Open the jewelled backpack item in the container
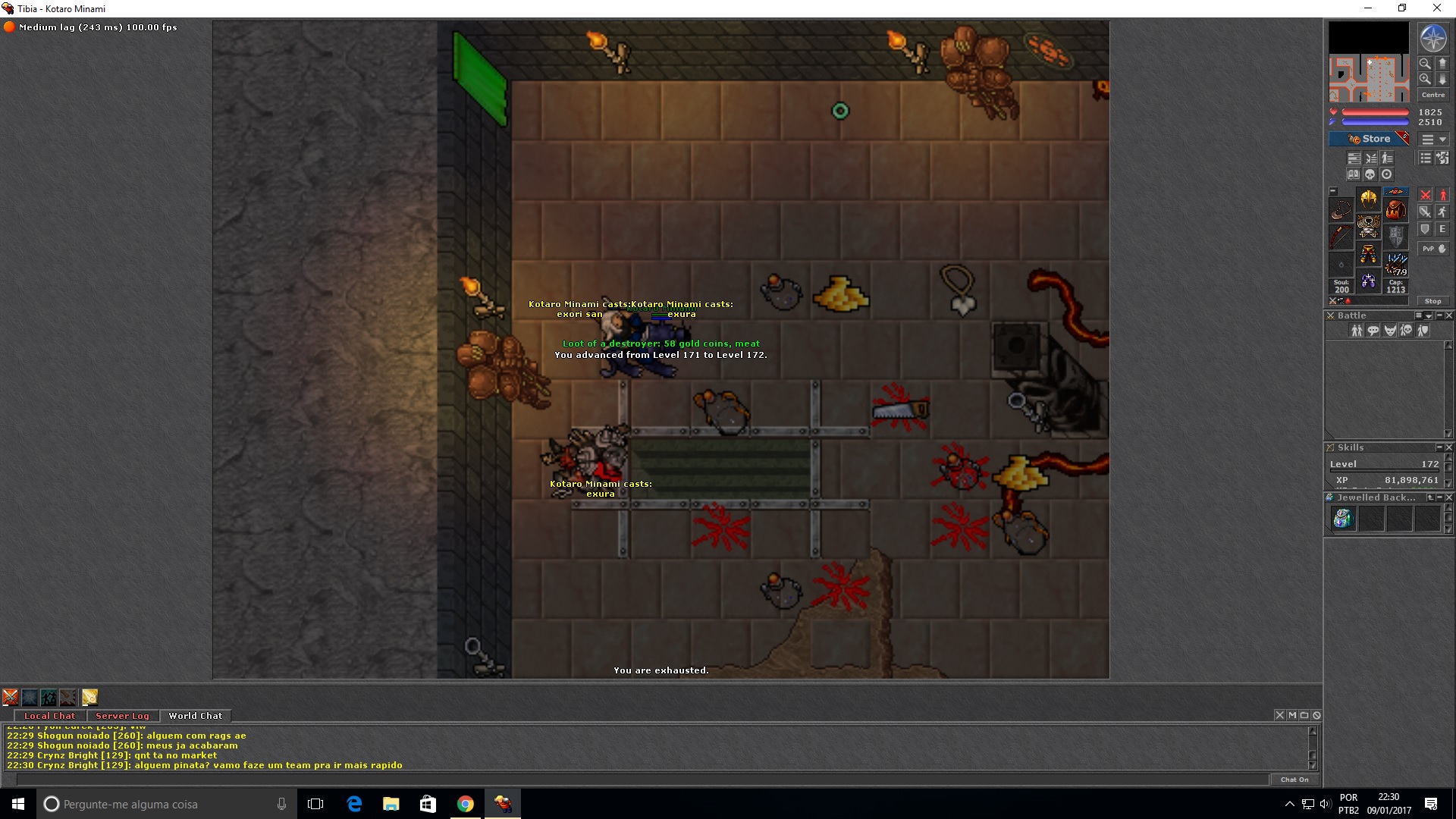This screenshot has height=819, width=1456. (x=1342, y=519)
